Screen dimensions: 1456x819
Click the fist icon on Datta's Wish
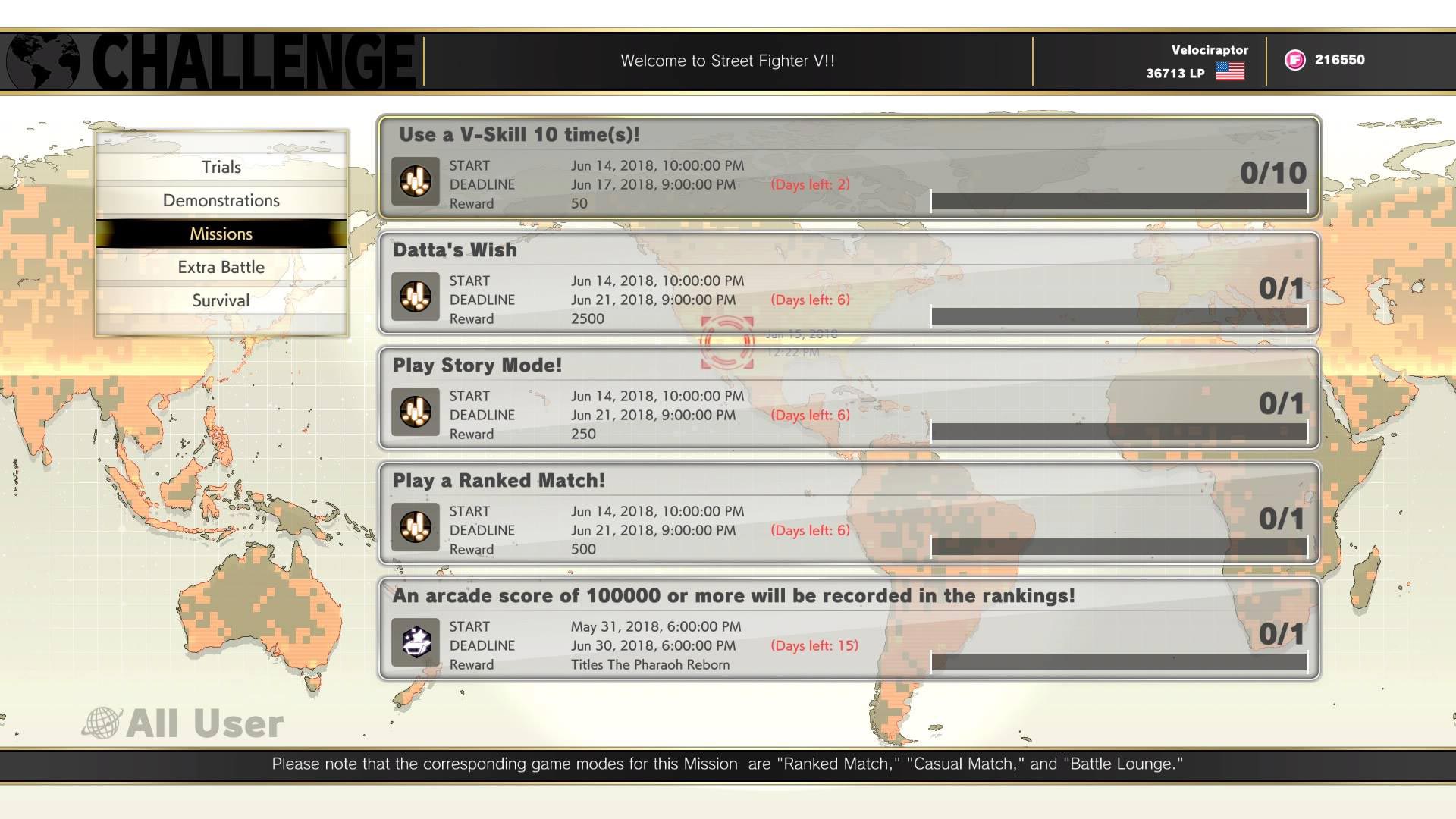pyautogui.click(x=414, y=297)
